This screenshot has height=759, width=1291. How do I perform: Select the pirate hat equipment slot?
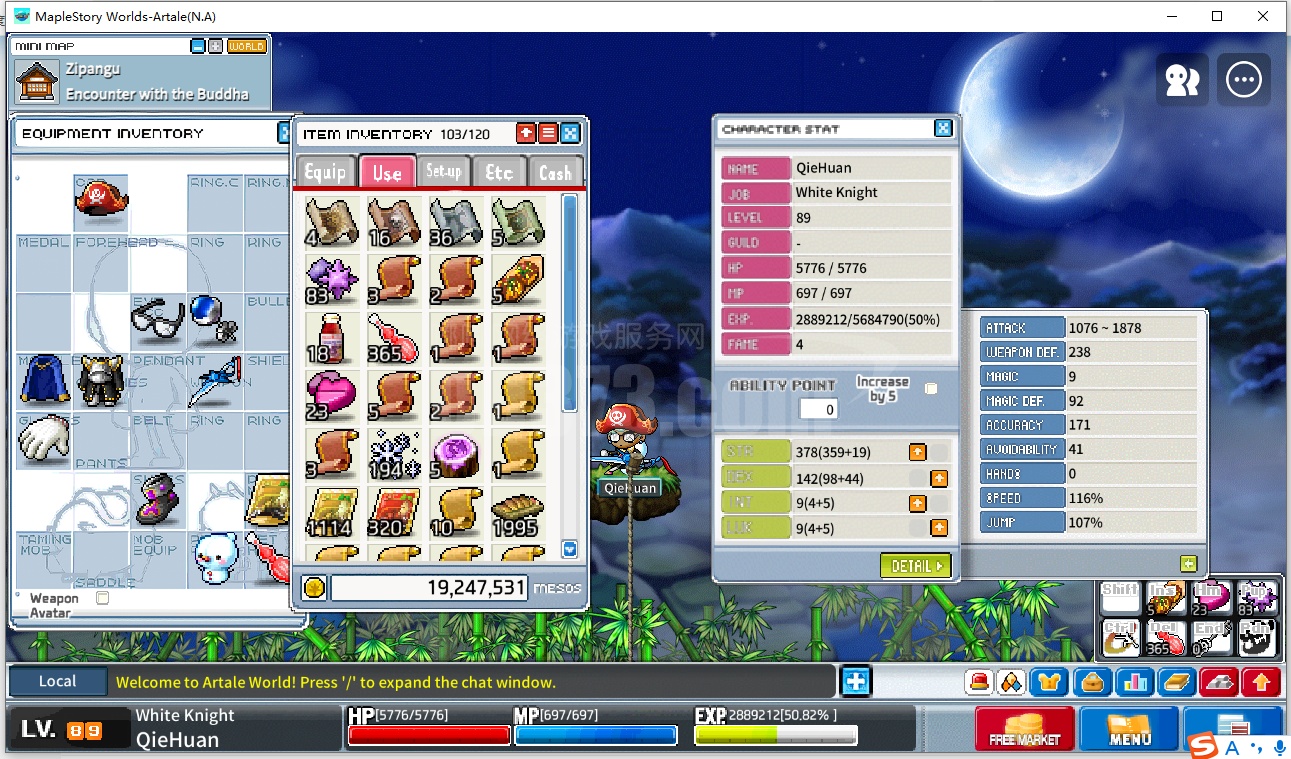pyautogui.click(x=101, y=195)
